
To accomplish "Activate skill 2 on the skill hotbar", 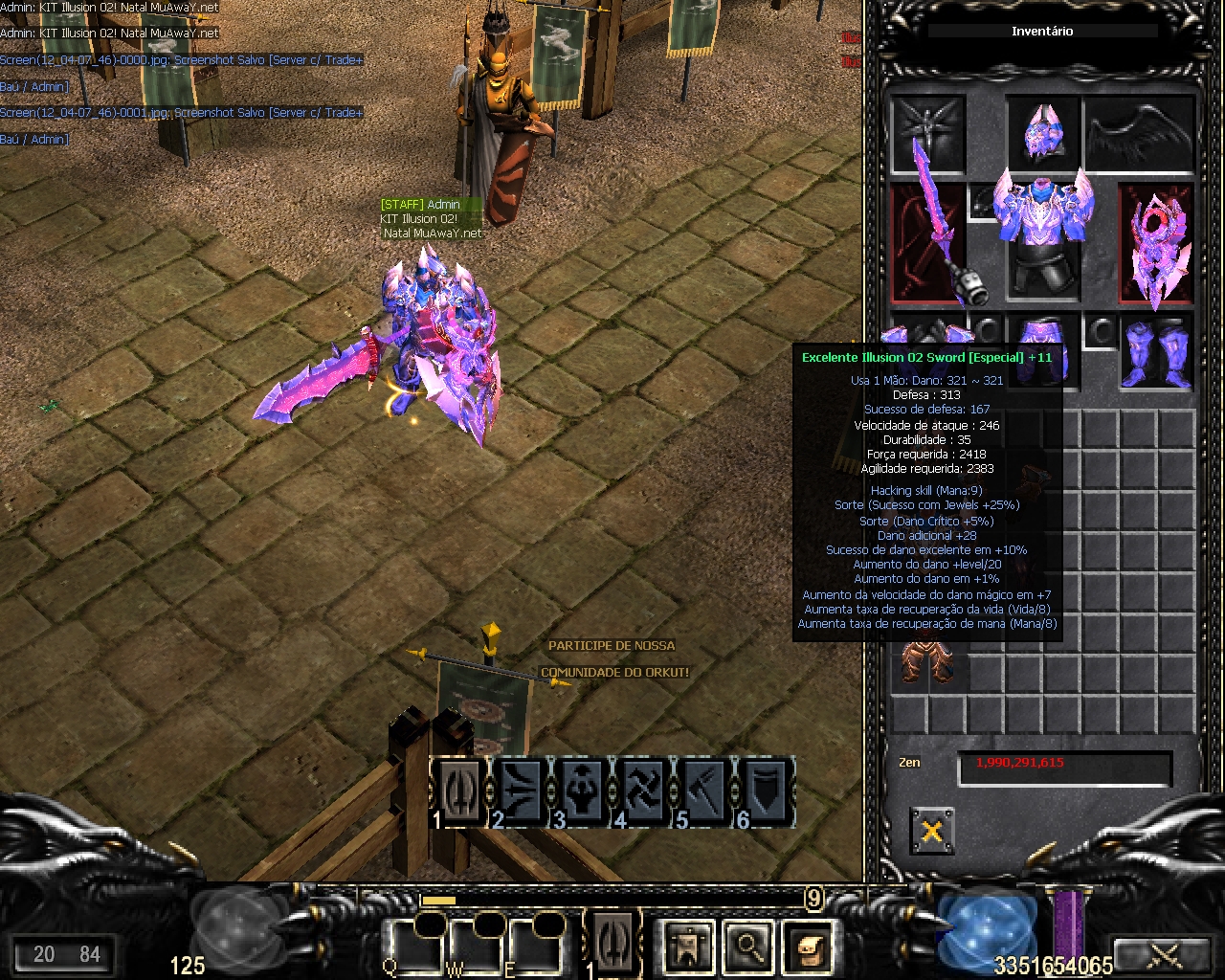I will pos(520,791).
